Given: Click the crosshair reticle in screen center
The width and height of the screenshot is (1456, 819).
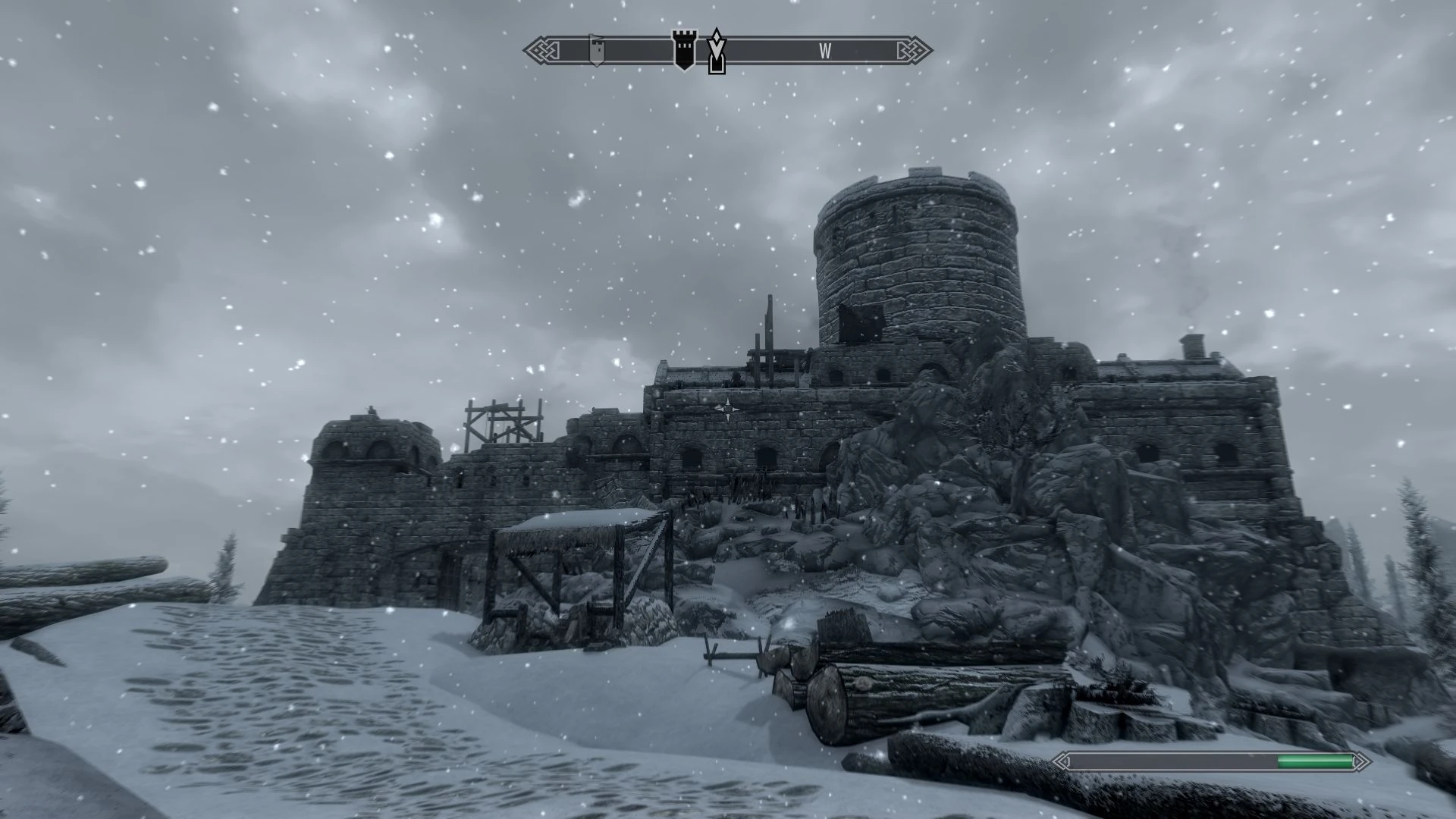Looking at the screenshot, I should click(728, 409).
